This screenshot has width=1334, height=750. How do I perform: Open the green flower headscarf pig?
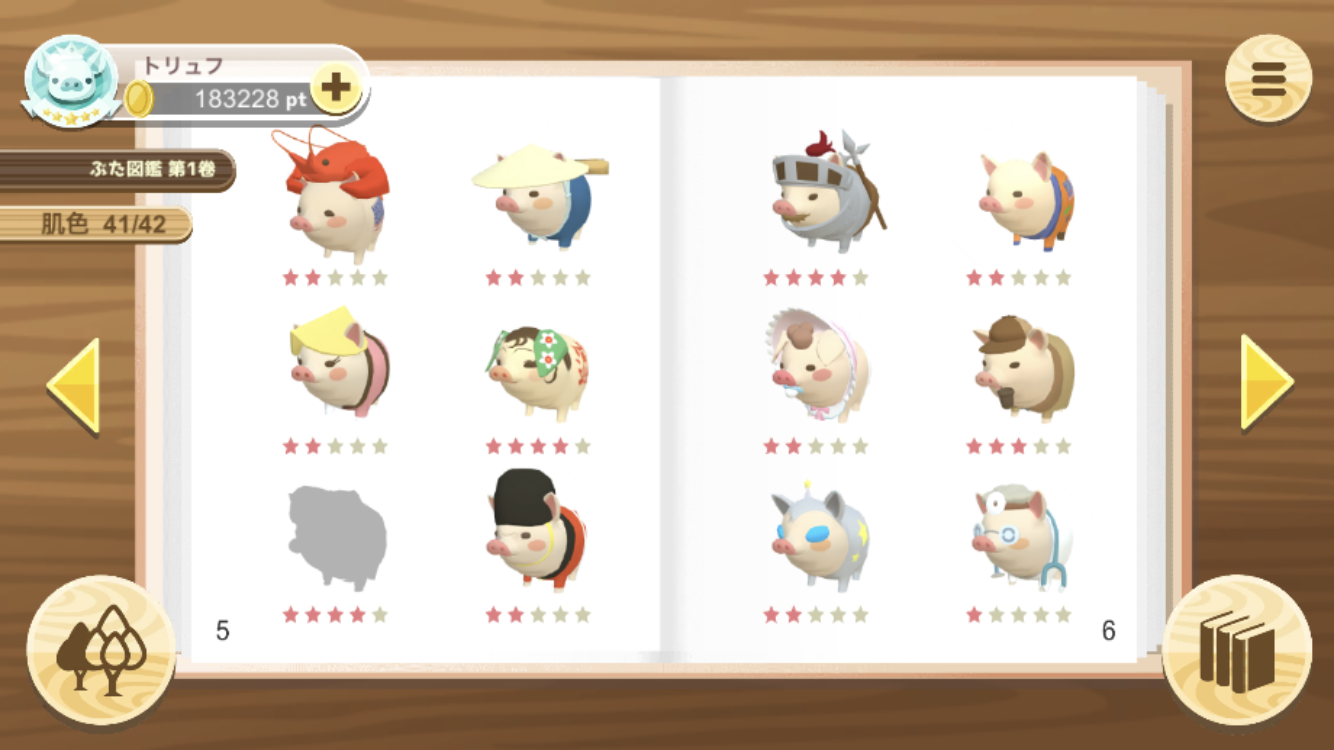point(538,370)
